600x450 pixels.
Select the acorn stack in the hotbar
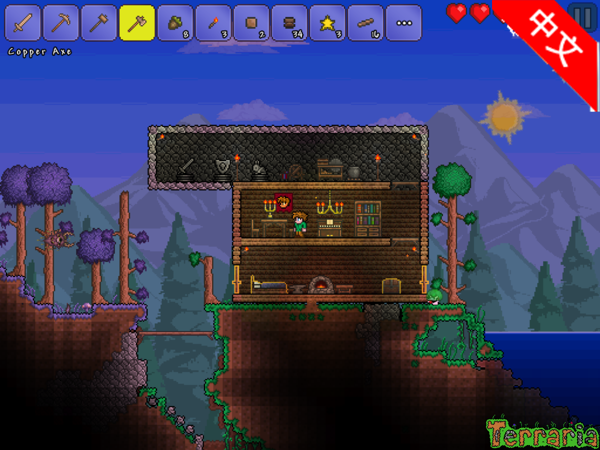pyautogui.click(x=175, y=22)
